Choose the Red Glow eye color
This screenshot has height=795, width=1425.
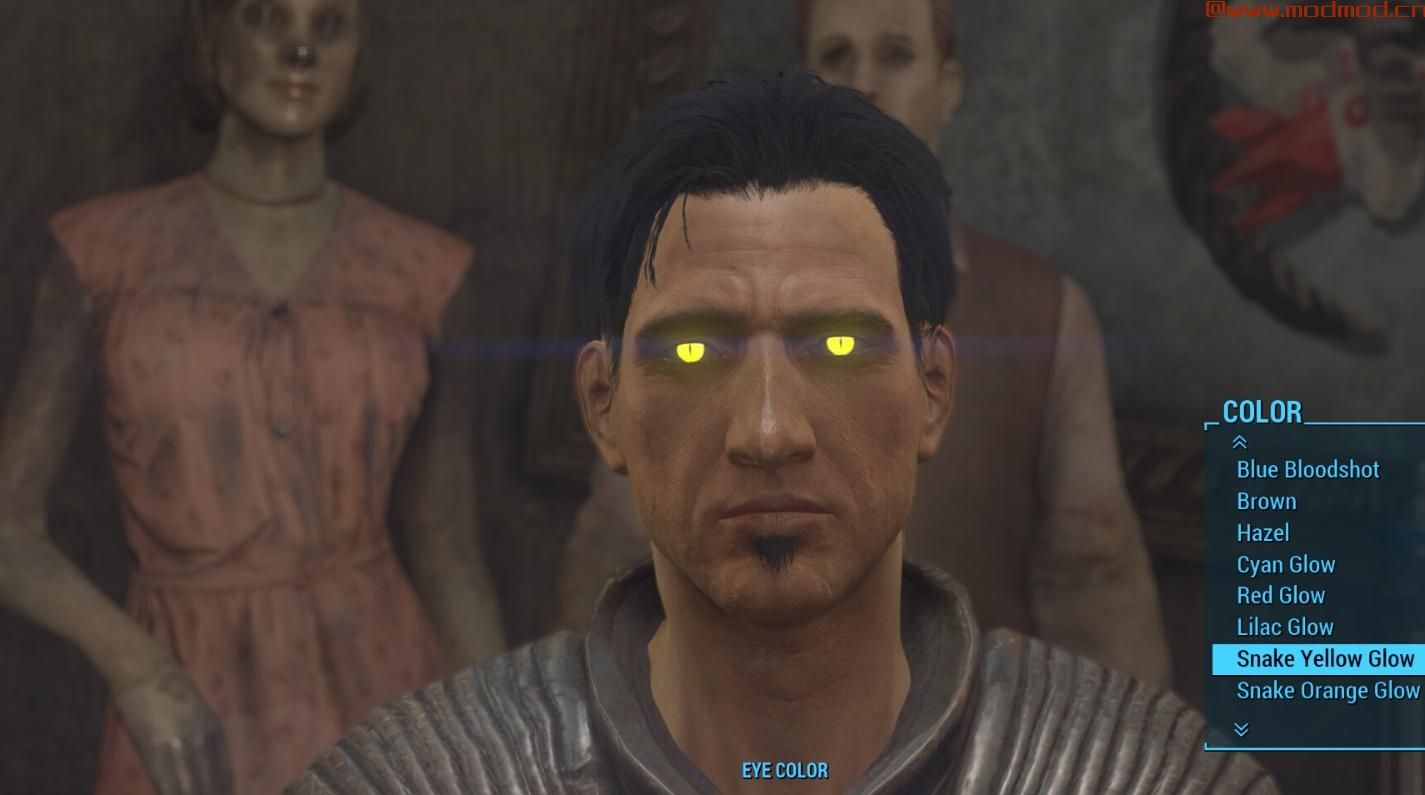pyautogui.click(x=1280, y=596)
